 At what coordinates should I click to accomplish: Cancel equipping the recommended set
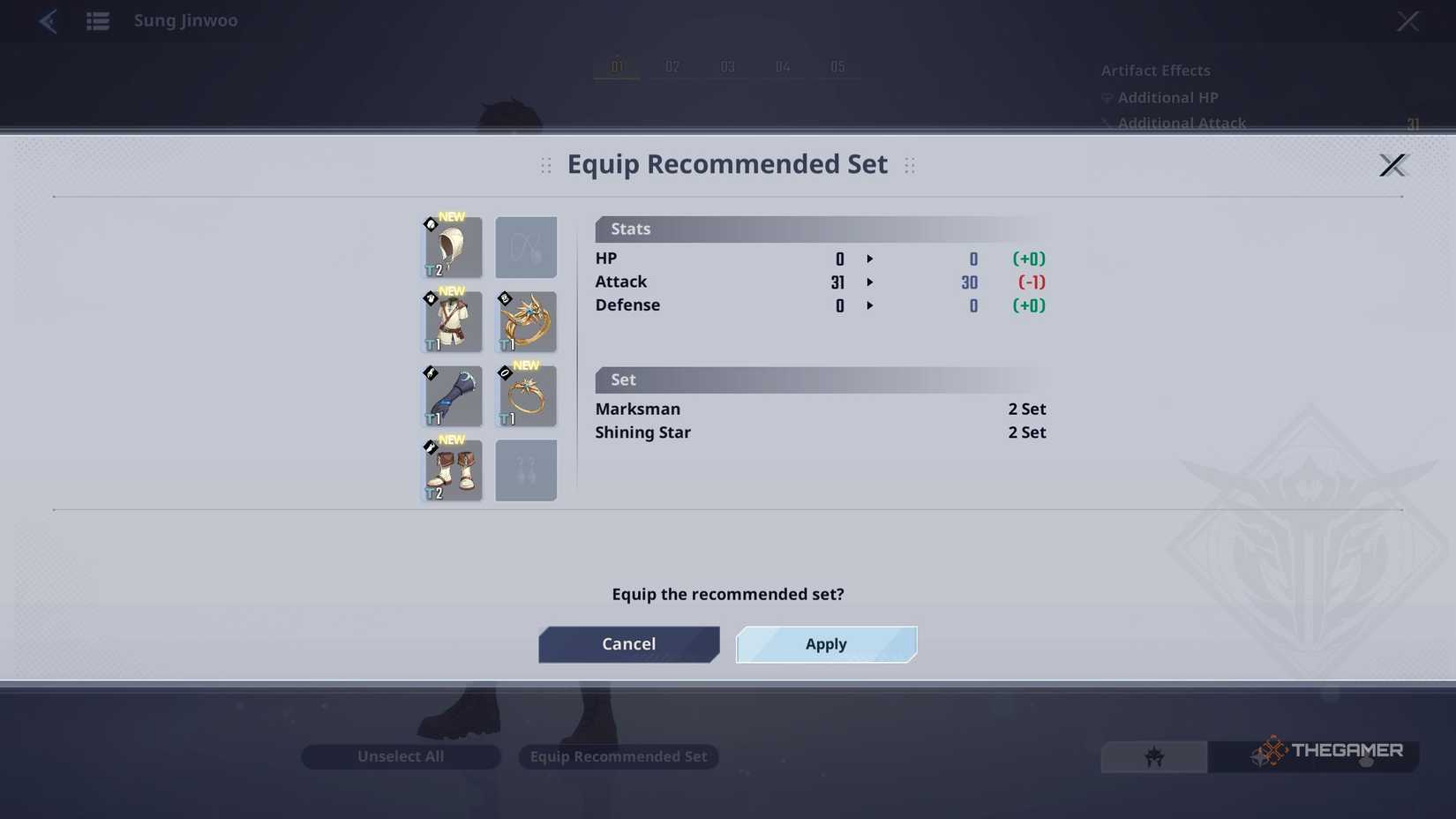[x=628, y=644]
